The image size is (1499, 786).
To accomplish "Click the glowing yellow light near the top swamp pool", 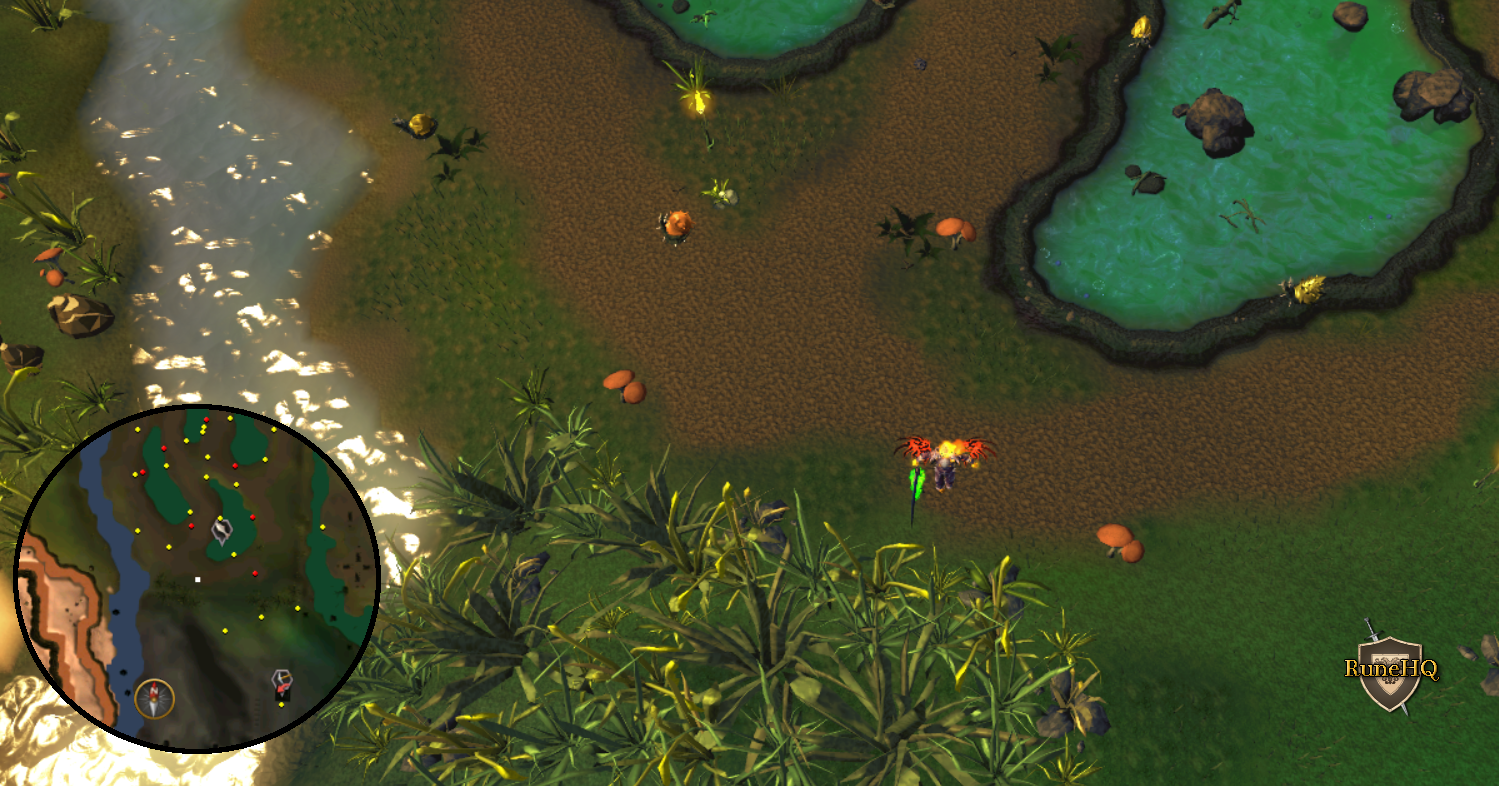I will pos(700,100).
